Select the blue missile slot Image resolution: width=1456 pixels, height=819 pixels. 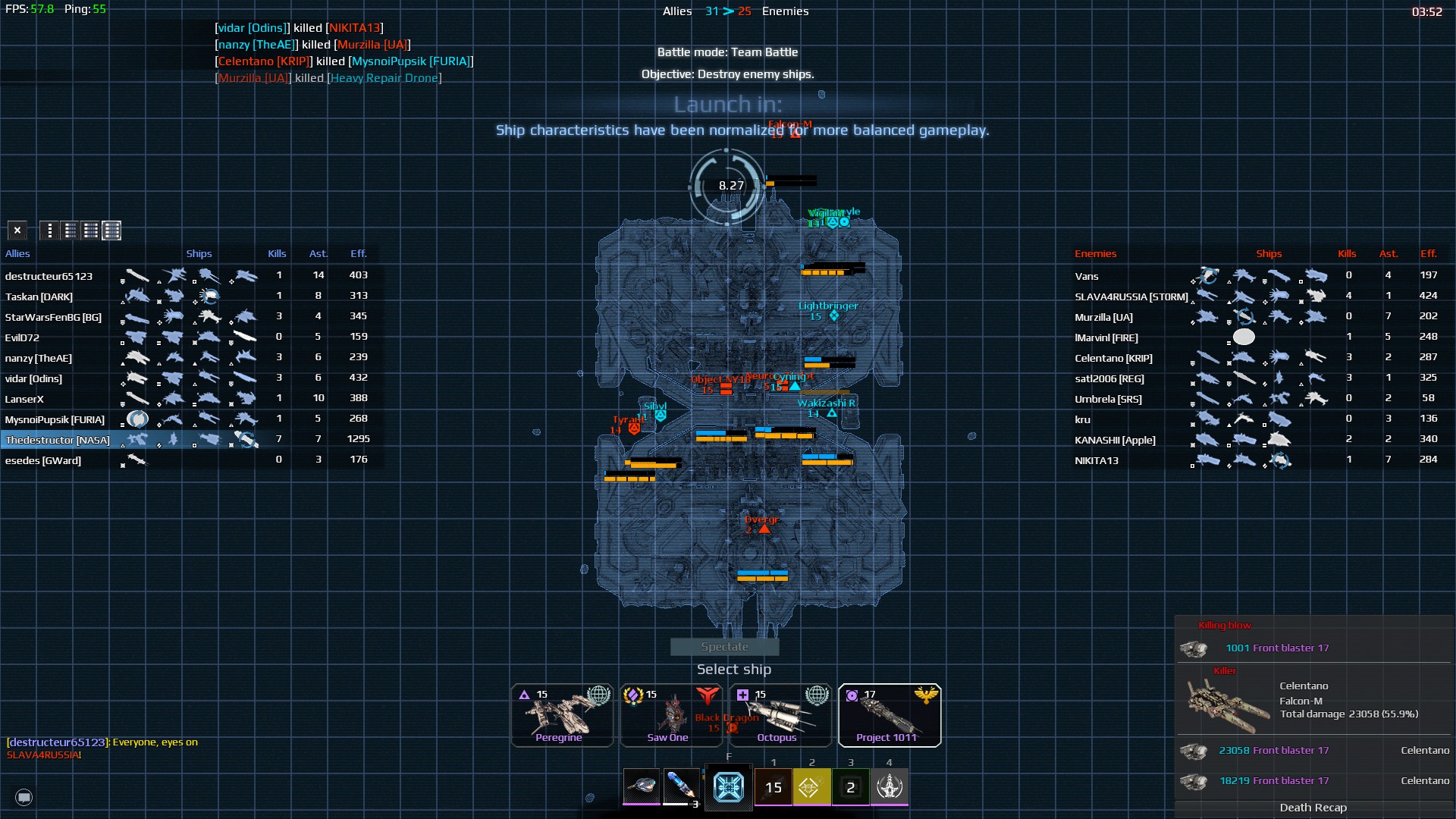pyautogui.click(x=680, y=786)
